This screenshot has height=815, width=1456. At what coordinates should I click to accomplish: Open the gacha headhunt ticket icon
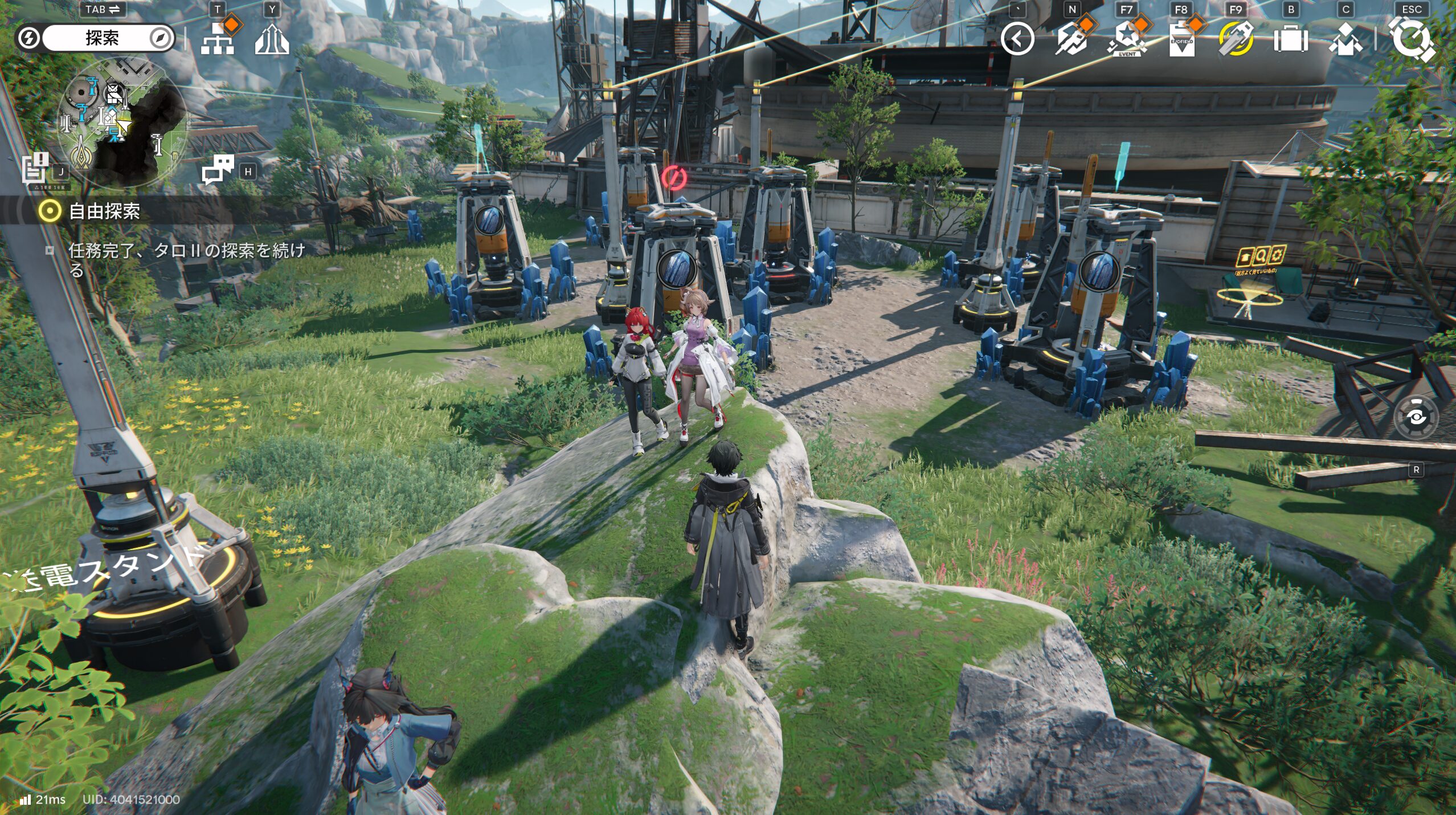point(1071,39)
